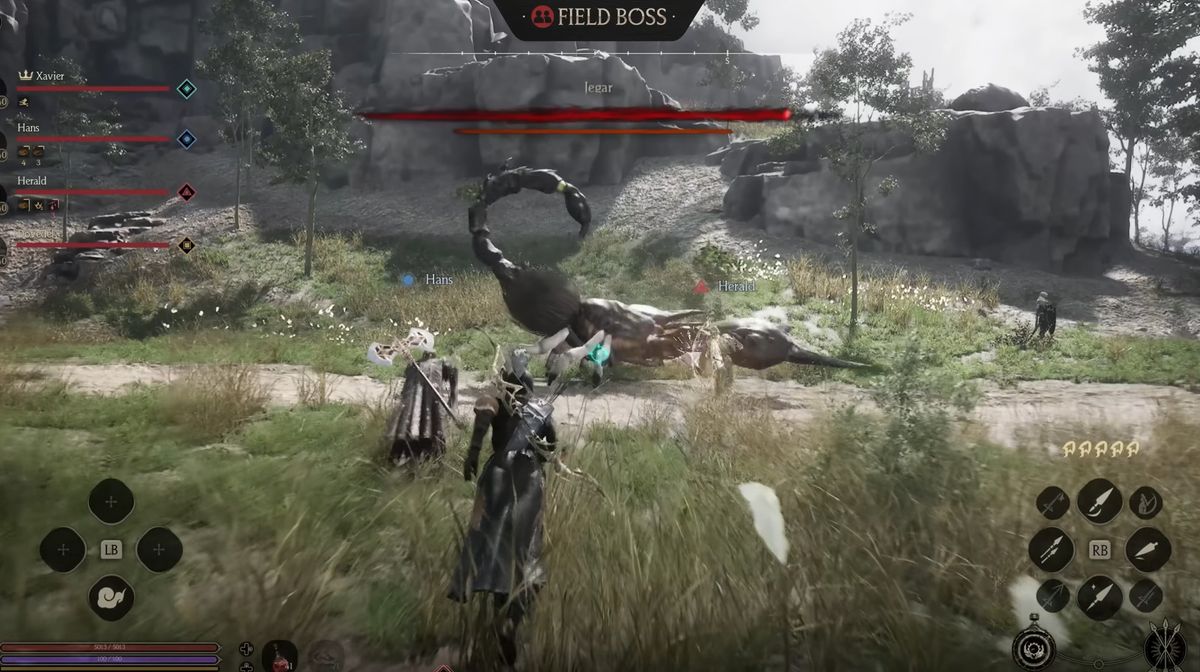Click the red diamond marker beside Herald

pyautogui.click(x=186, y=192)
